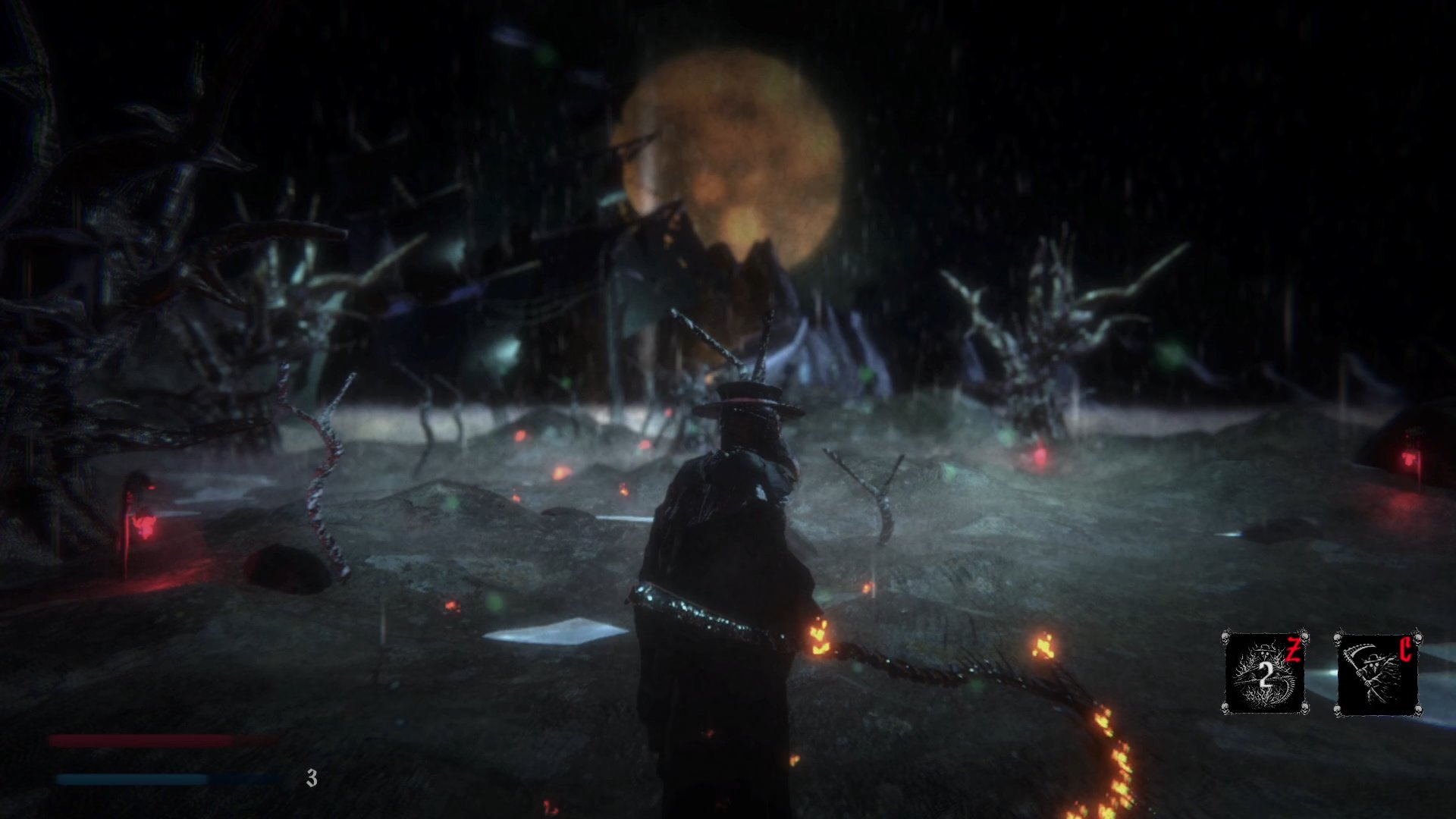
Task: Use the scythe-wielding reaper ability
Action: [x=1376, y=673]
